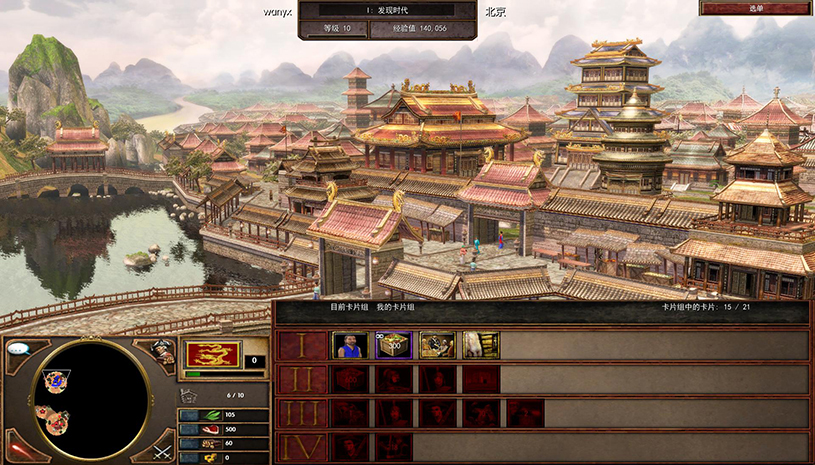Click the golden dragon home city flag

point(213,355)
